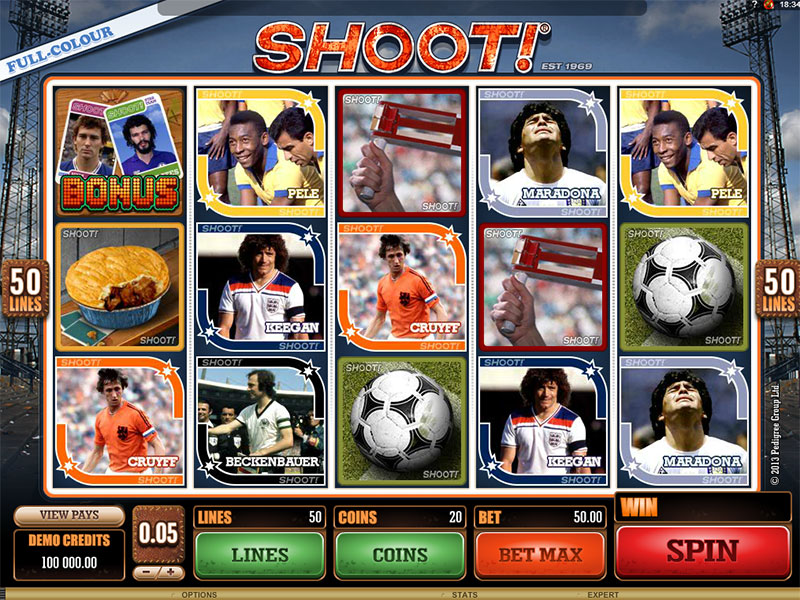The width and height of the screenshot is (800, 600).
Task: Switch to EXPERT mode
Action: [602, 594]
